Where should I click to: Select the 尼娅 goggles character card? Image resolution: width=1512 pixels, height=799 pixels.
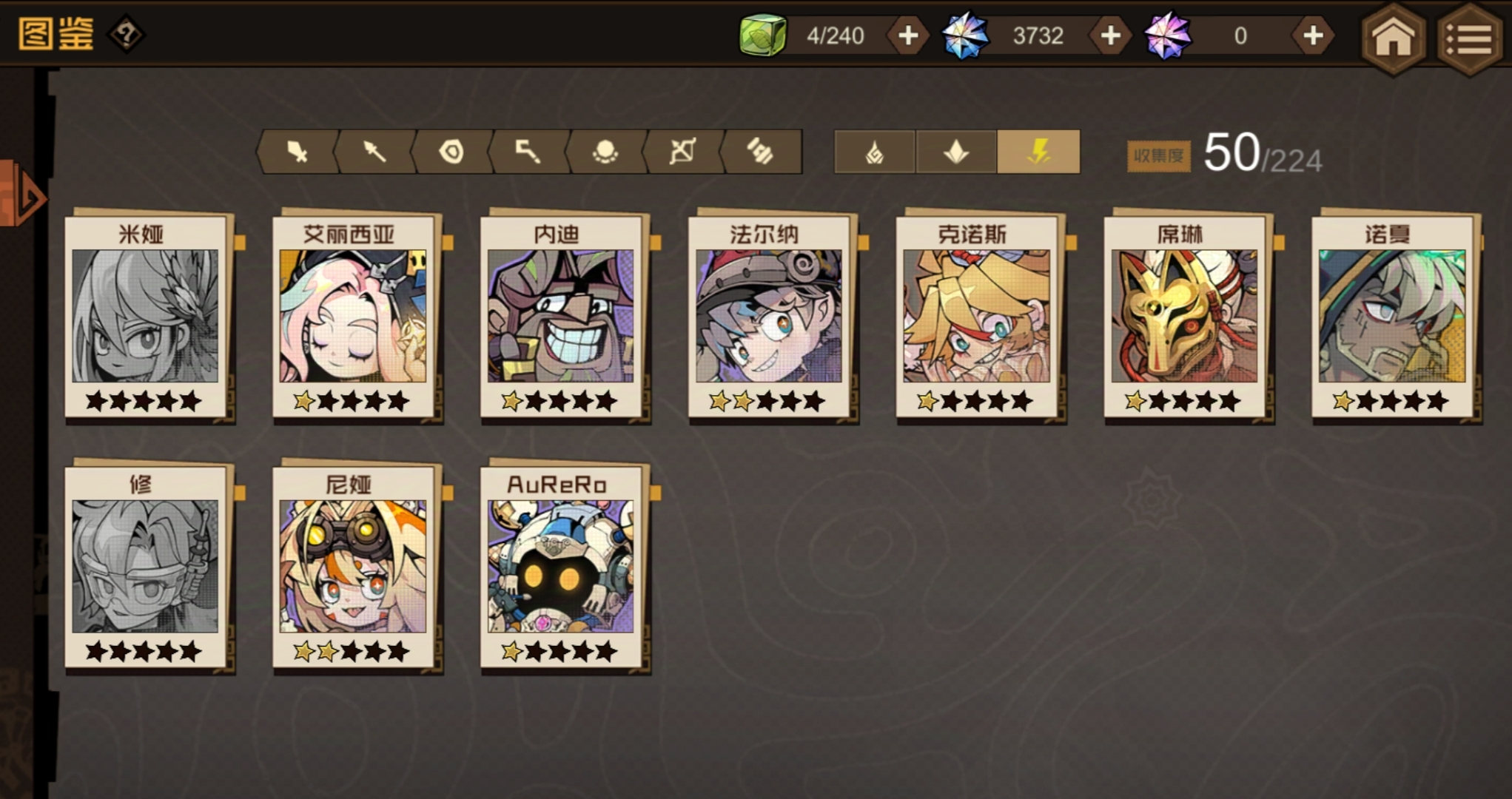[x=353, y=567]
